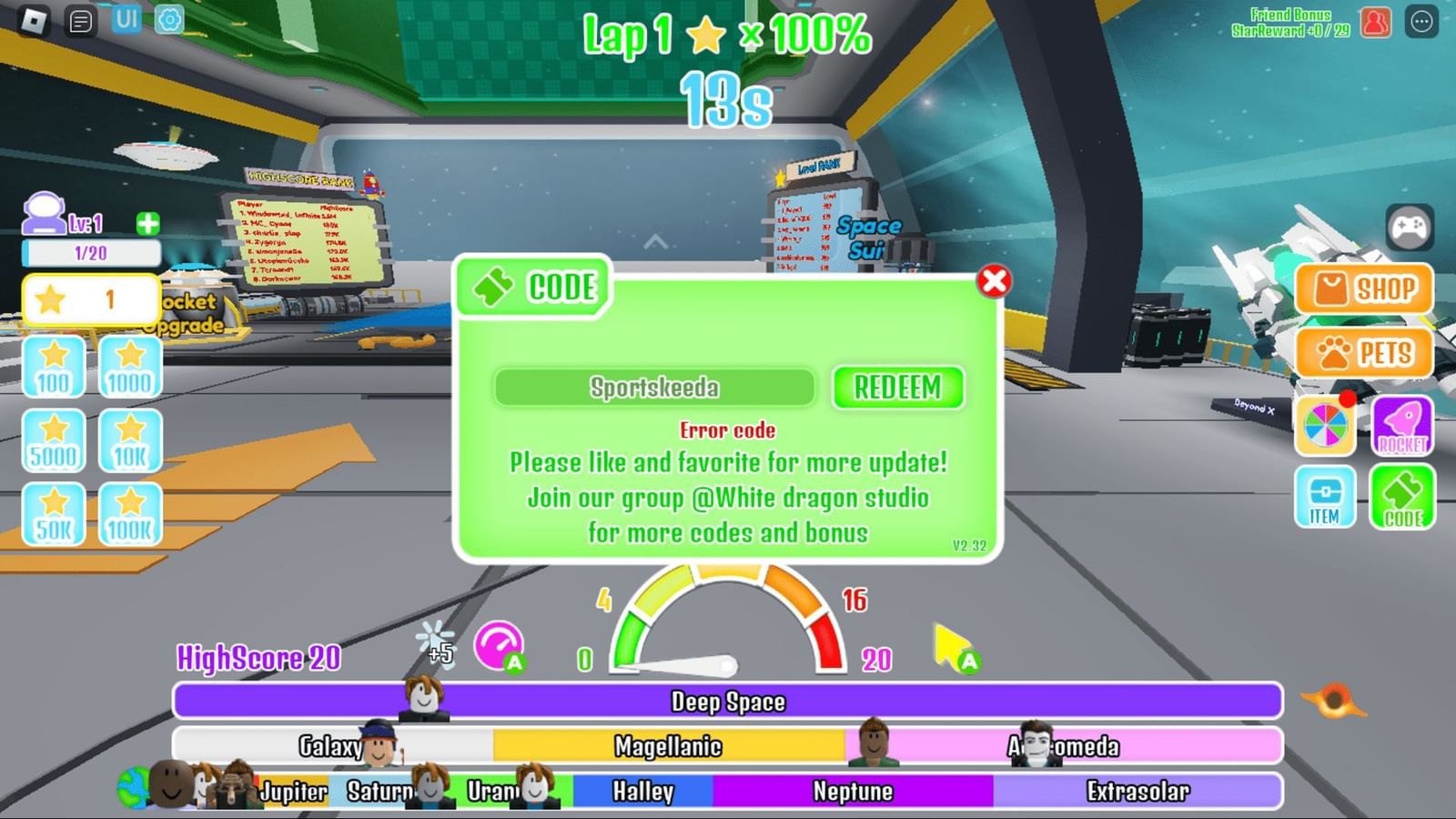Click the Sportskeeda code input field

653,389
